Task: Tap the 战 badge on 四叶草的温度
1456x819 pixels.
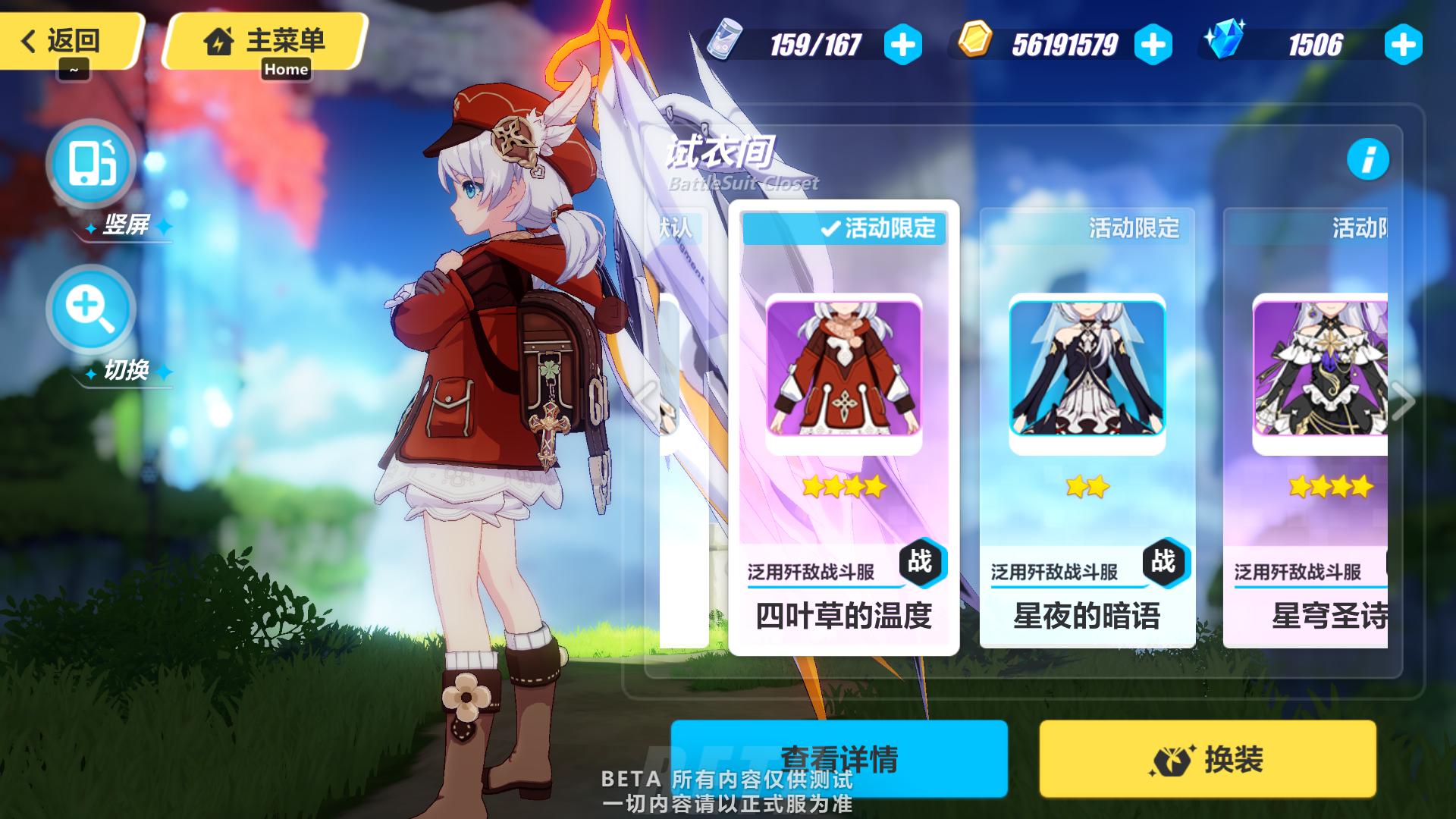Action: [x=924, y=563]
